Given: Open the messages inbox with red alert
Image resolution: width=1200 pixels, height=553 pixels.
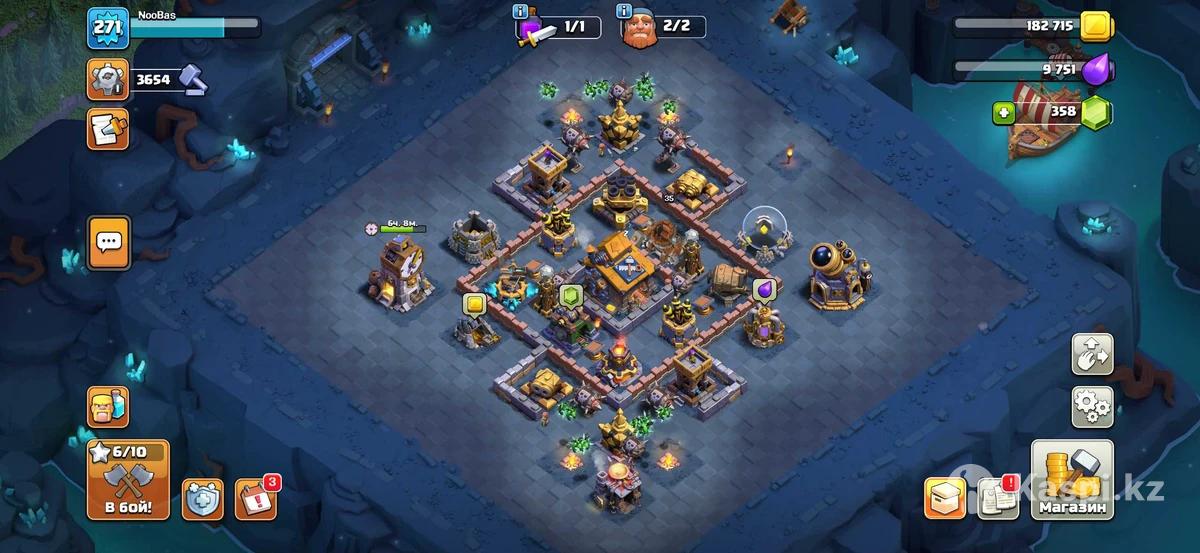Looking at the screenshot, I should 995,498.
